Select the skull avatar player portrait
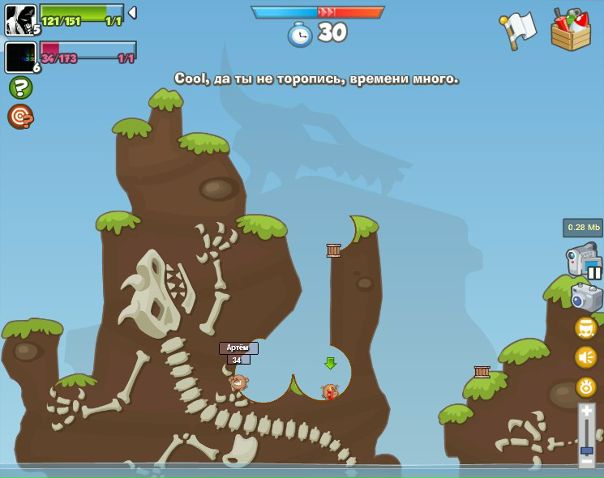The width and height of the screenshot is (604, 478). [20, 20]
